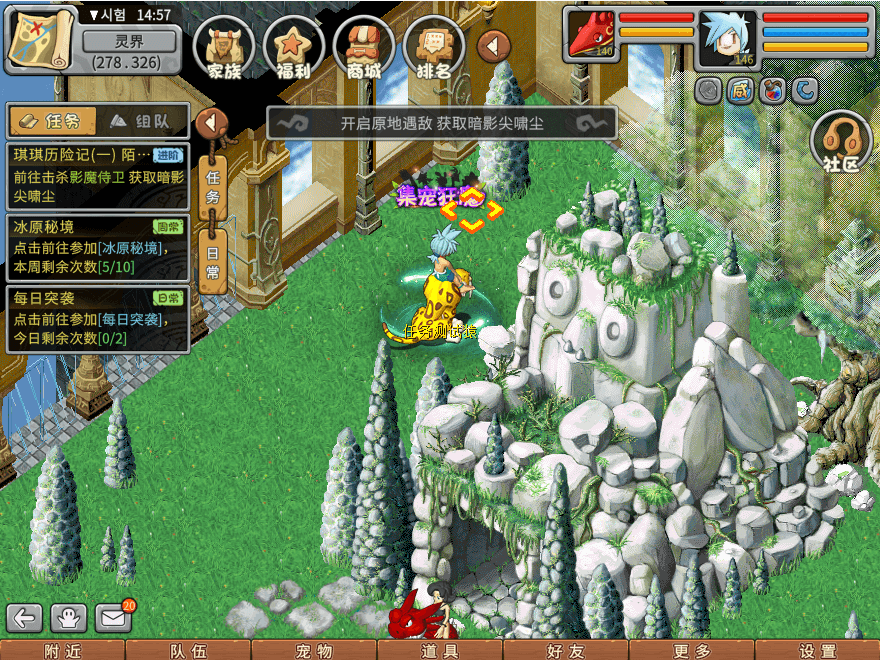
Task: Open the 设置 settings menu
Action: point(818,651)
